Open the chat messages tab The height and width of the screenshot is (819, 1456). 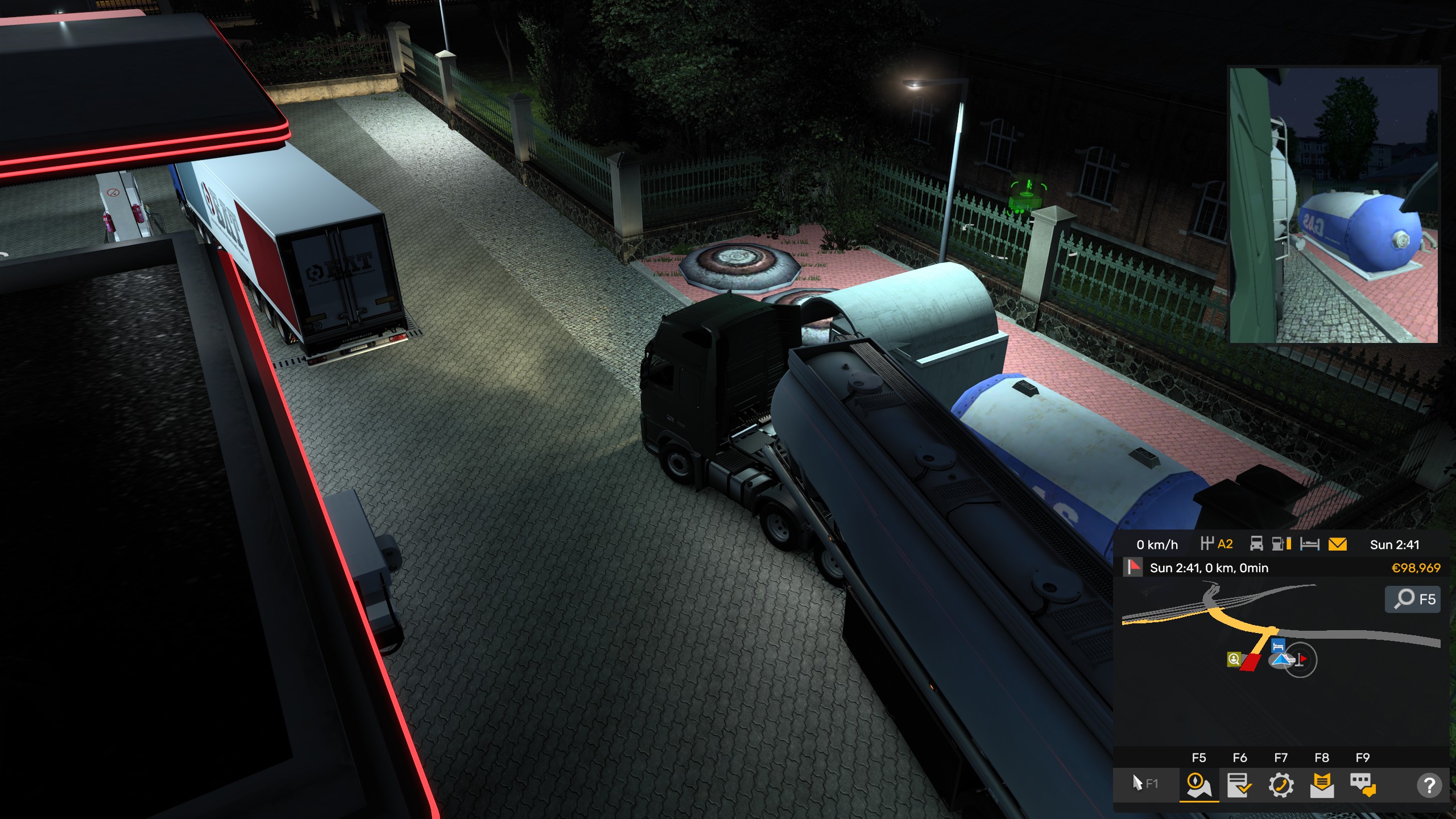coord(1363,785)
